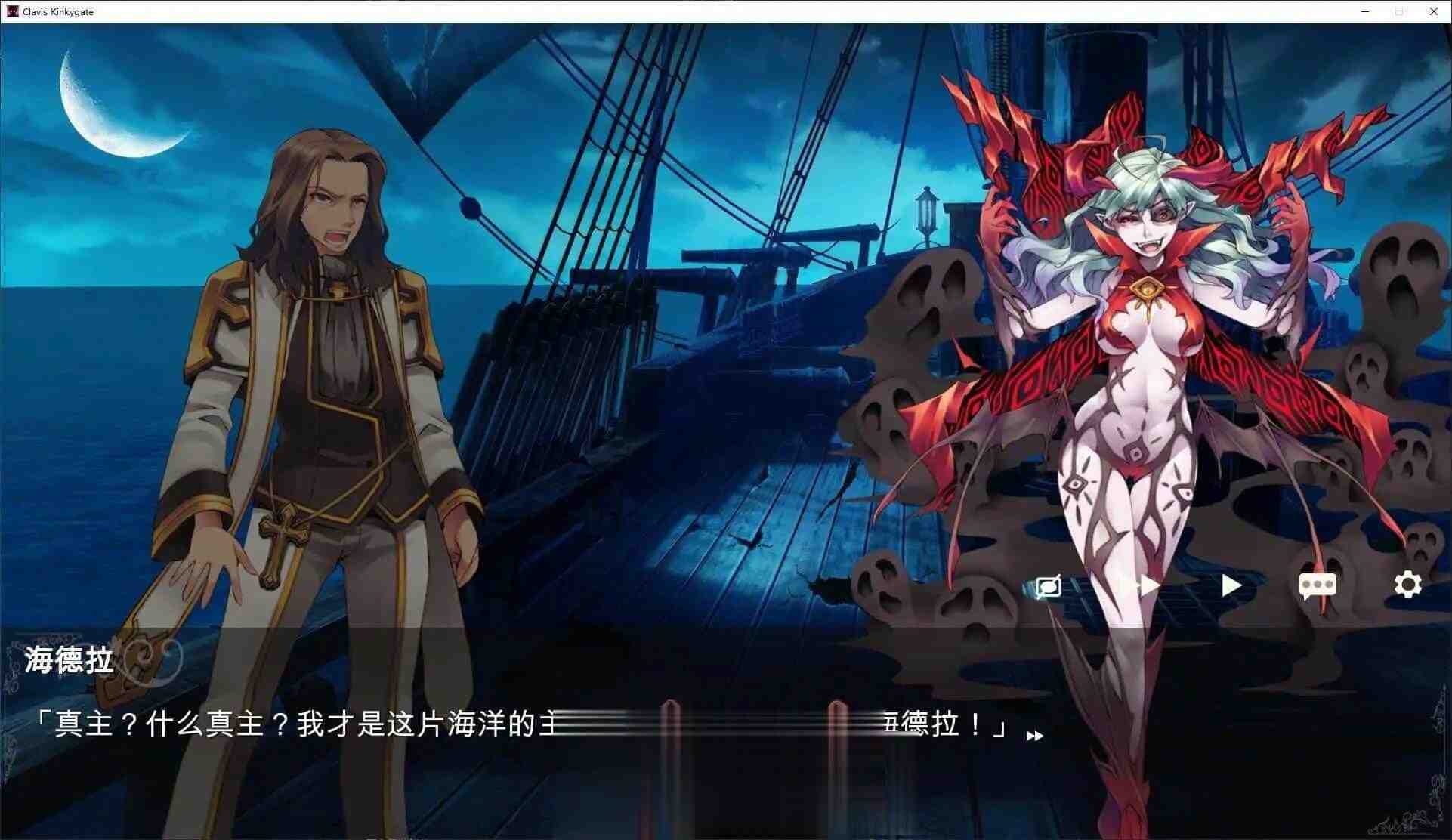
Task: Click the fast-forward indicator beside the dialogue text
Action: [1035, 736]
